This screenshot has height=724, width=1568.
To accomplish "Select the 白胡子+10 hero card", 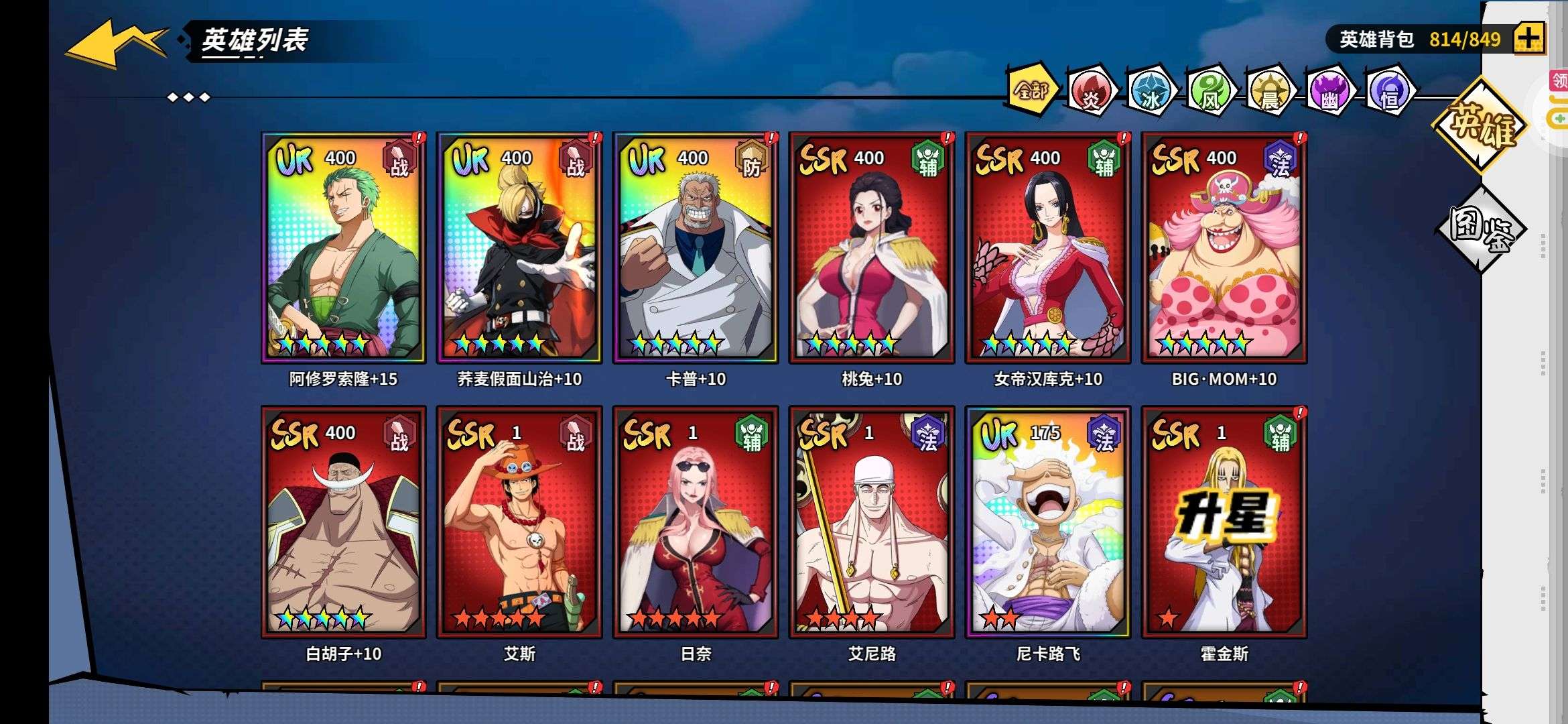I will [343, 522].
